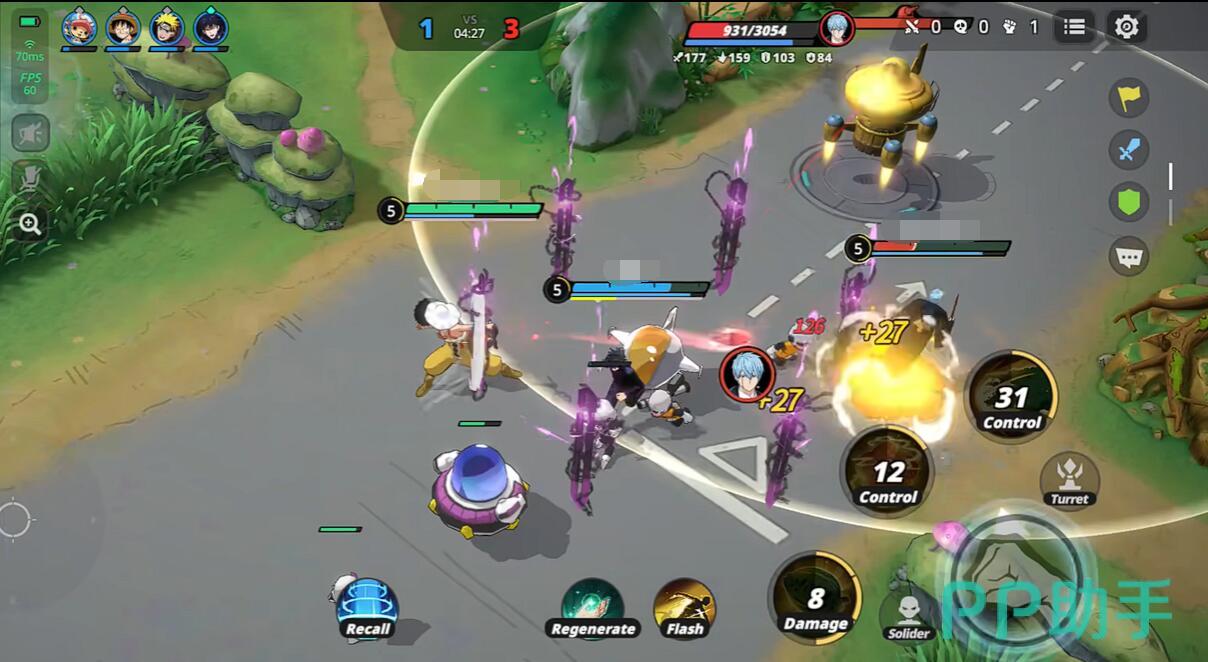Activate the Recall ability
Screen dimensions: 1208x662
click(x=367, y=606)
